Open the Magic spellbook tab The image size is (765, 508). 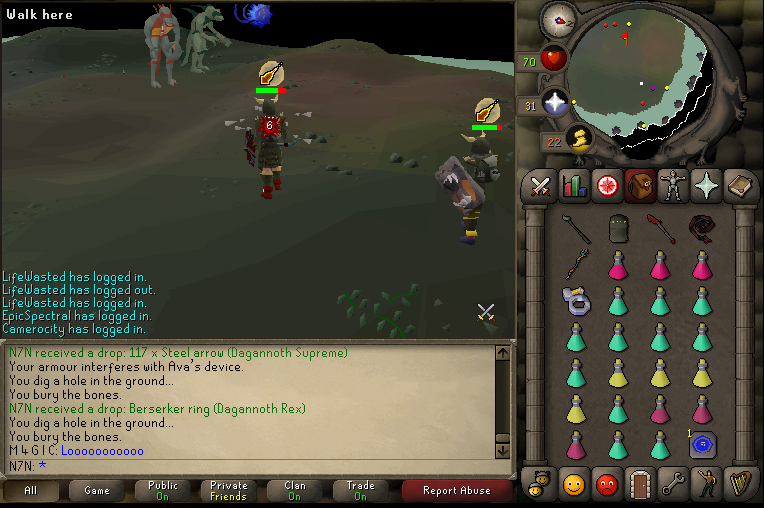[x=740, y=186]
